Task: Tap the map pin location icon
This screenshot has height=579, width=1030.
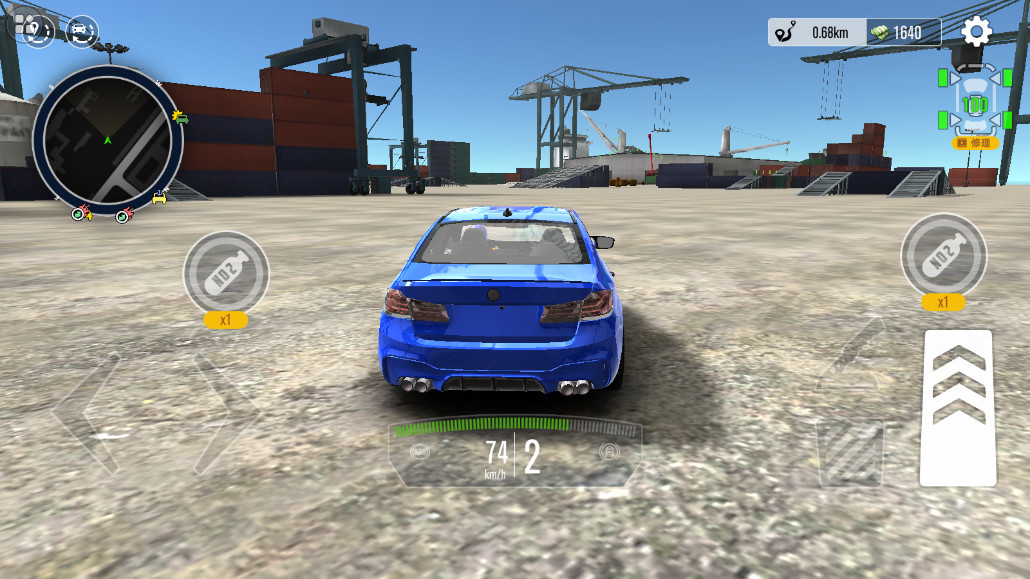Action: pos(36,32)
